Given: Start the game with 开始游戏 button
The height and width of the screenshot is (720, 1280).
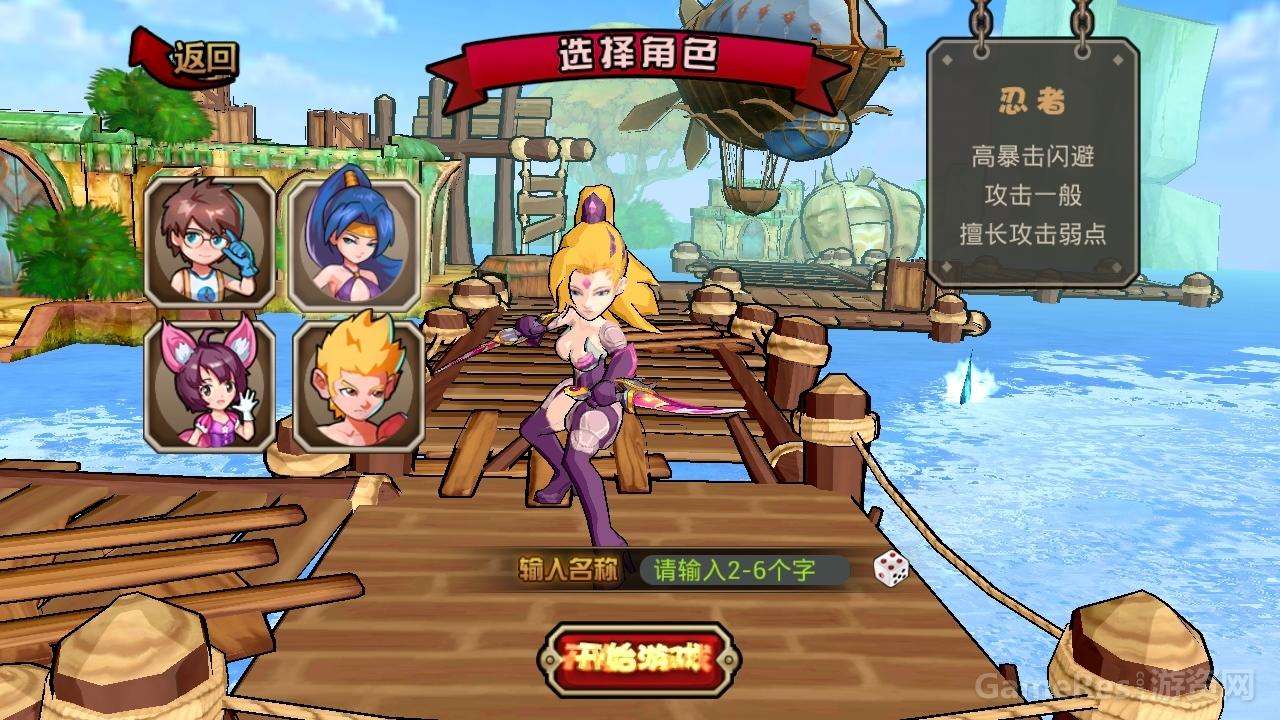Looking at the screenshot, I should (x=638, y=659).
